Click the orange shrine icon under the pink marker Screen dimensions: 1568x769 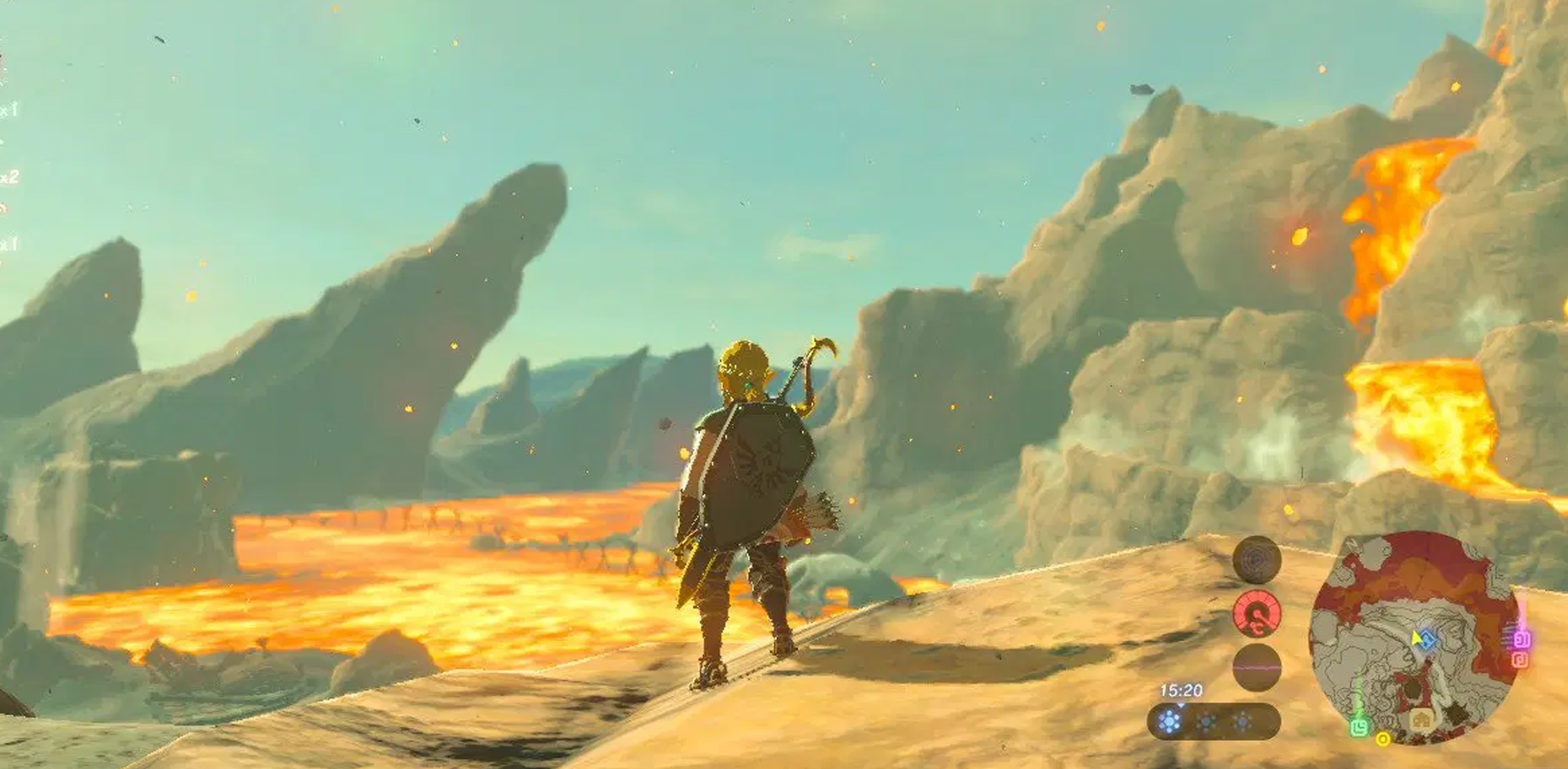click(x=1519, y=658)
